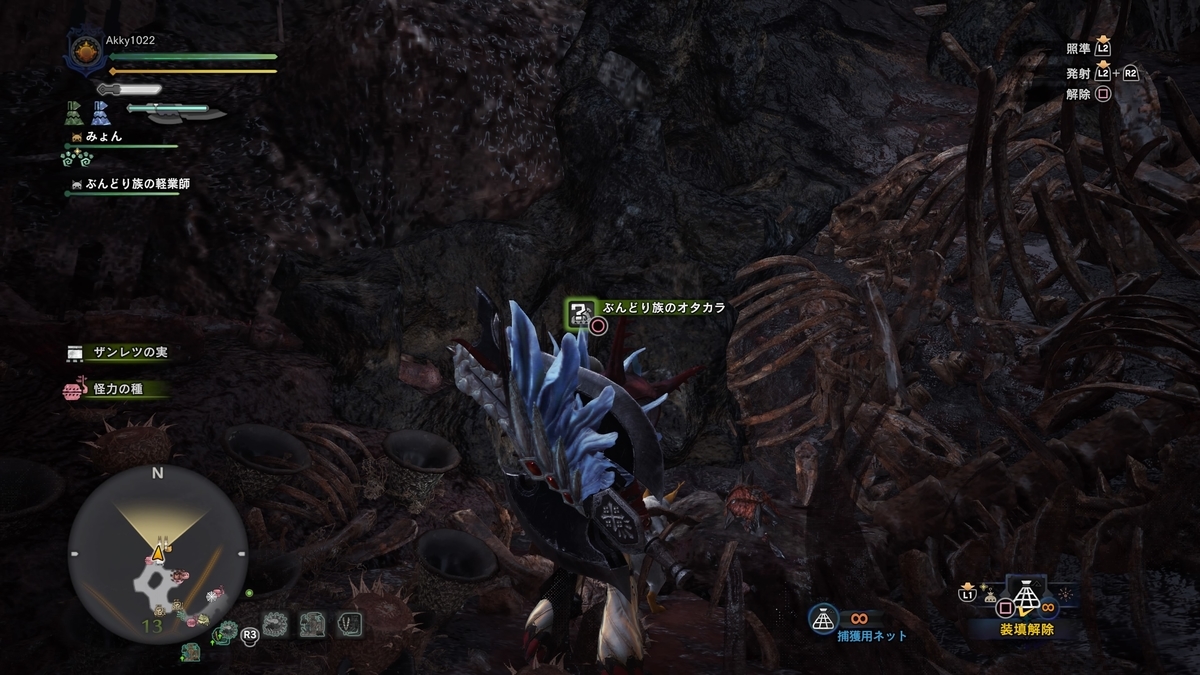Select the ぶんどり族のオタカラ gather marker icon

pos(580,313)
